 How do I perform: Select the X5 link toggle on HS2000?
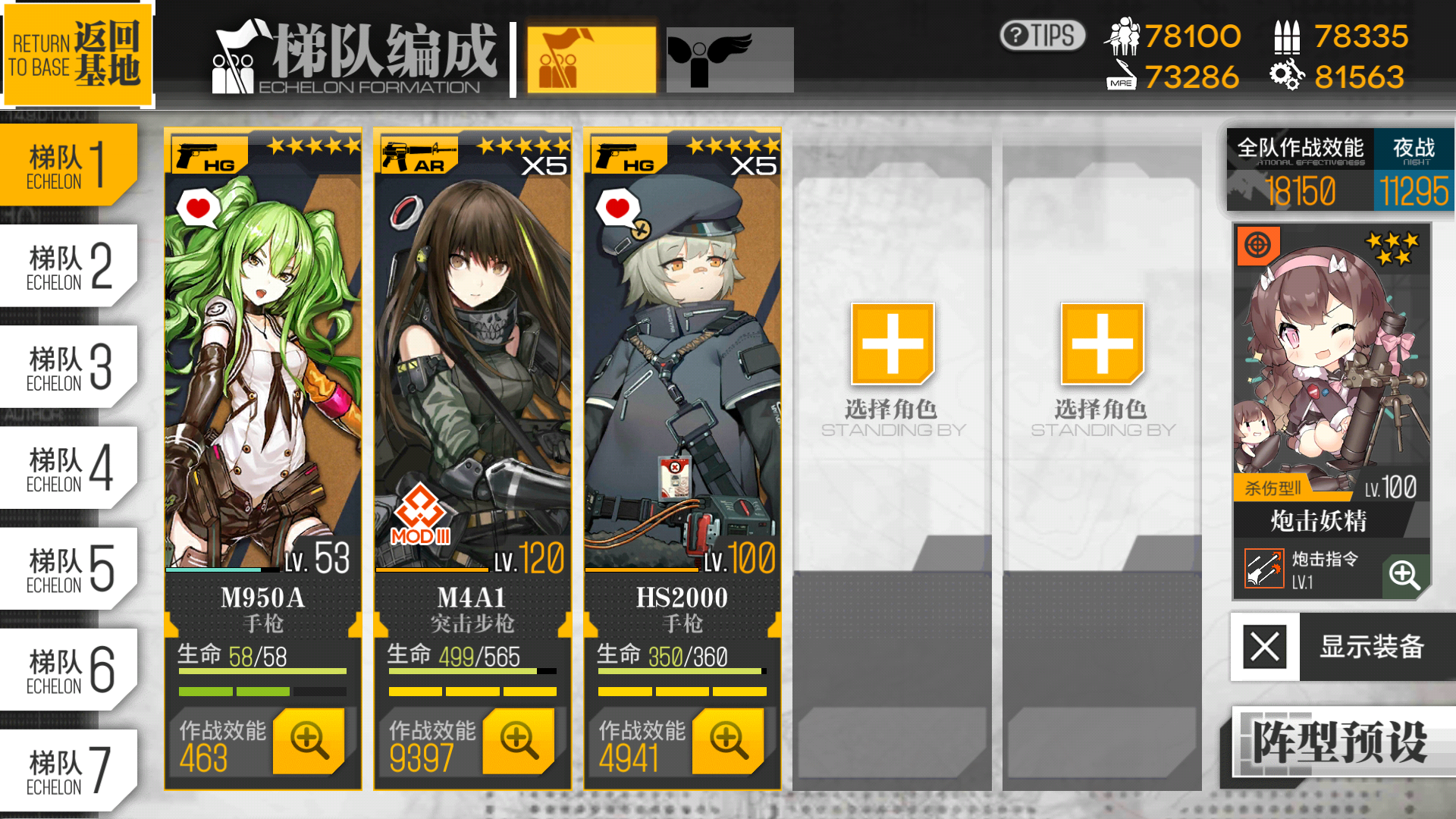pos(754,165)
